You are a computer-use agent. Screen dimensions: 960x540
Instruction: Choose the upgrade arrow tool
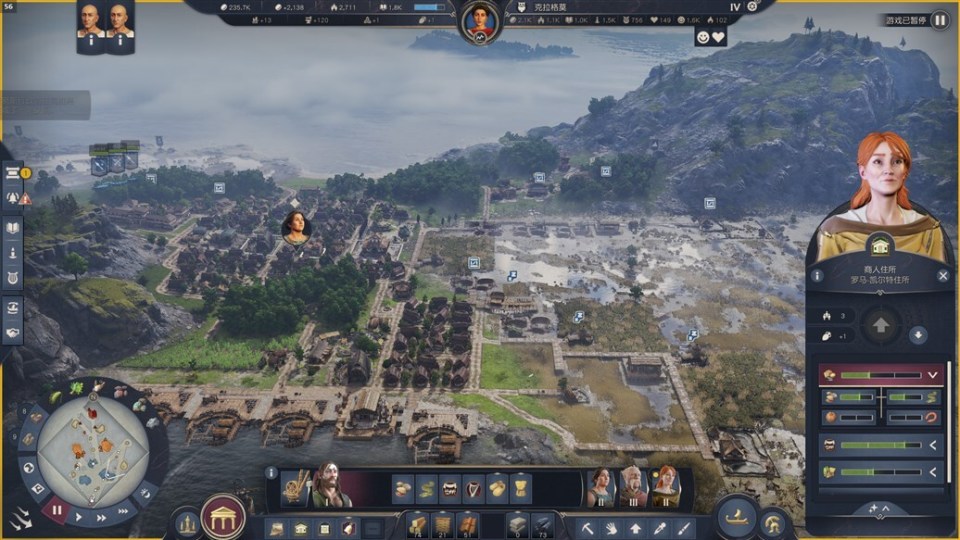(636, 527)
